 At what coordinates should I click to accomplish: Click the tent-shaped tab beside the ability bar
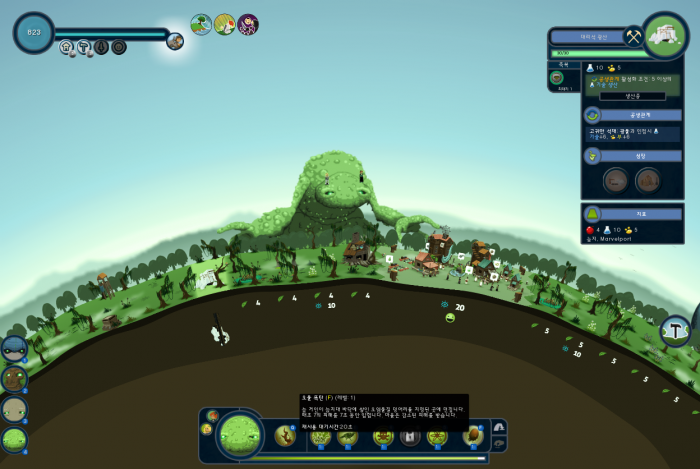click(500, 427)
